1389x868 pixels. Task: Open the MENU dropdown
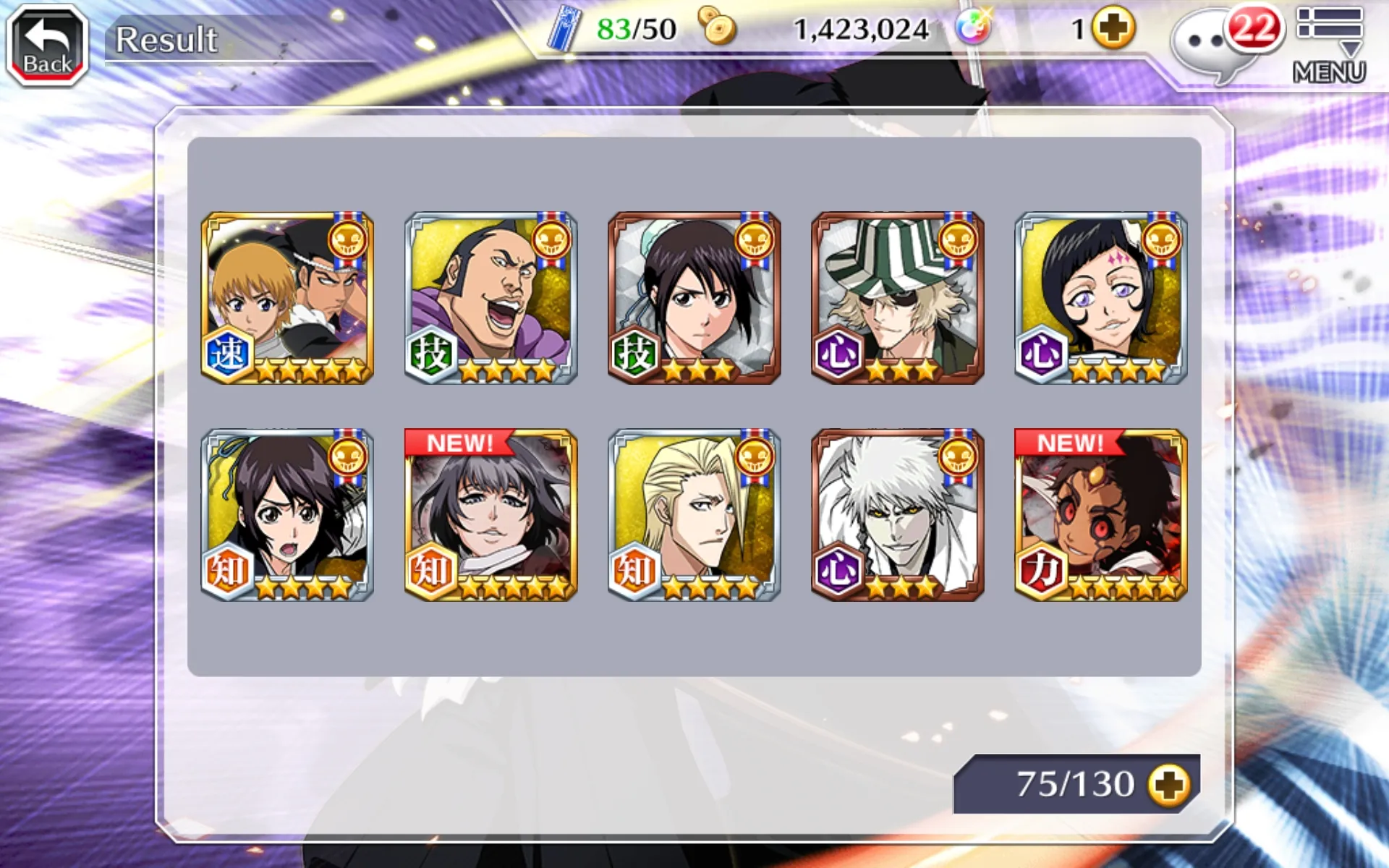[1329, 45]
